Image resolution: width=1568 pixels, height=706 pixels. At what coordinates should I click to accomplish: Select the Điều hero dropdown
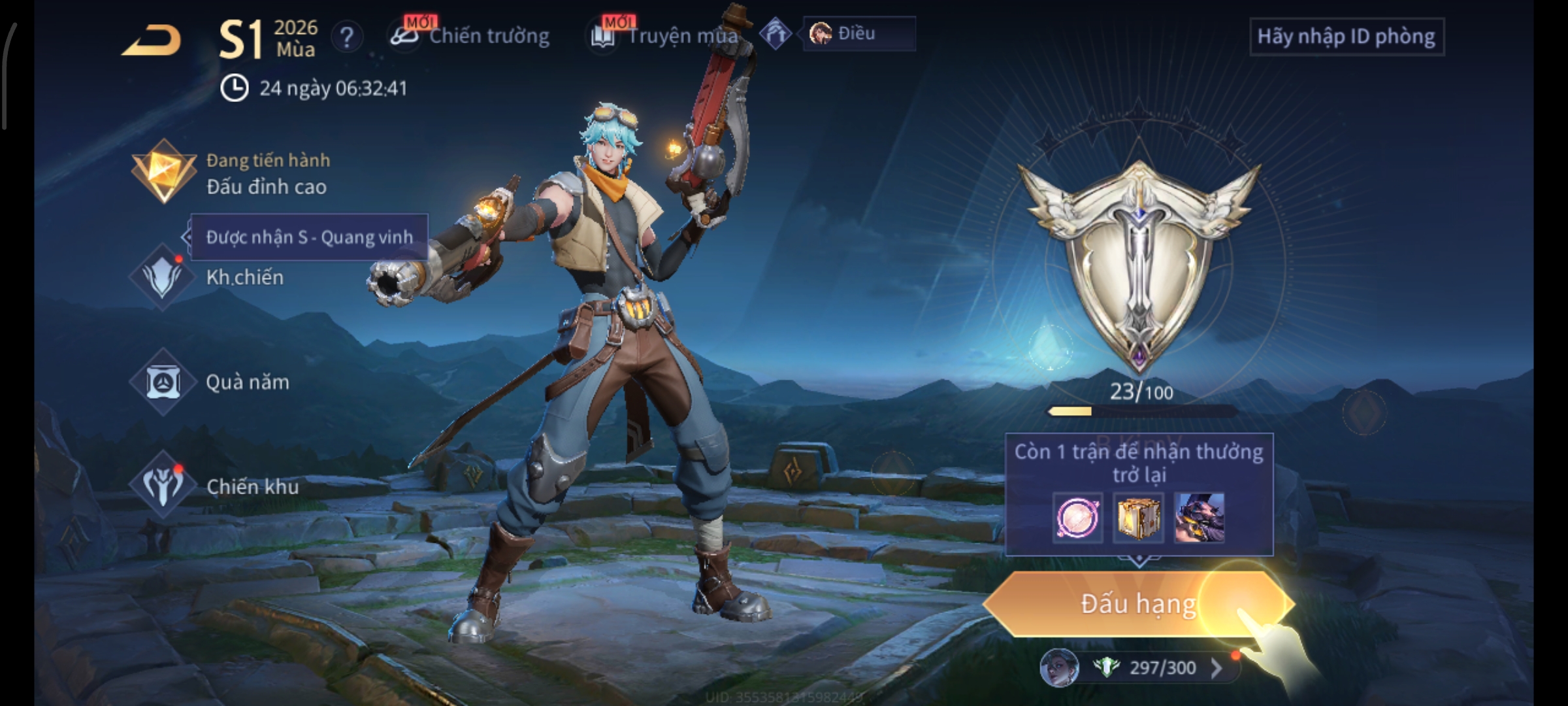[858, 33]
